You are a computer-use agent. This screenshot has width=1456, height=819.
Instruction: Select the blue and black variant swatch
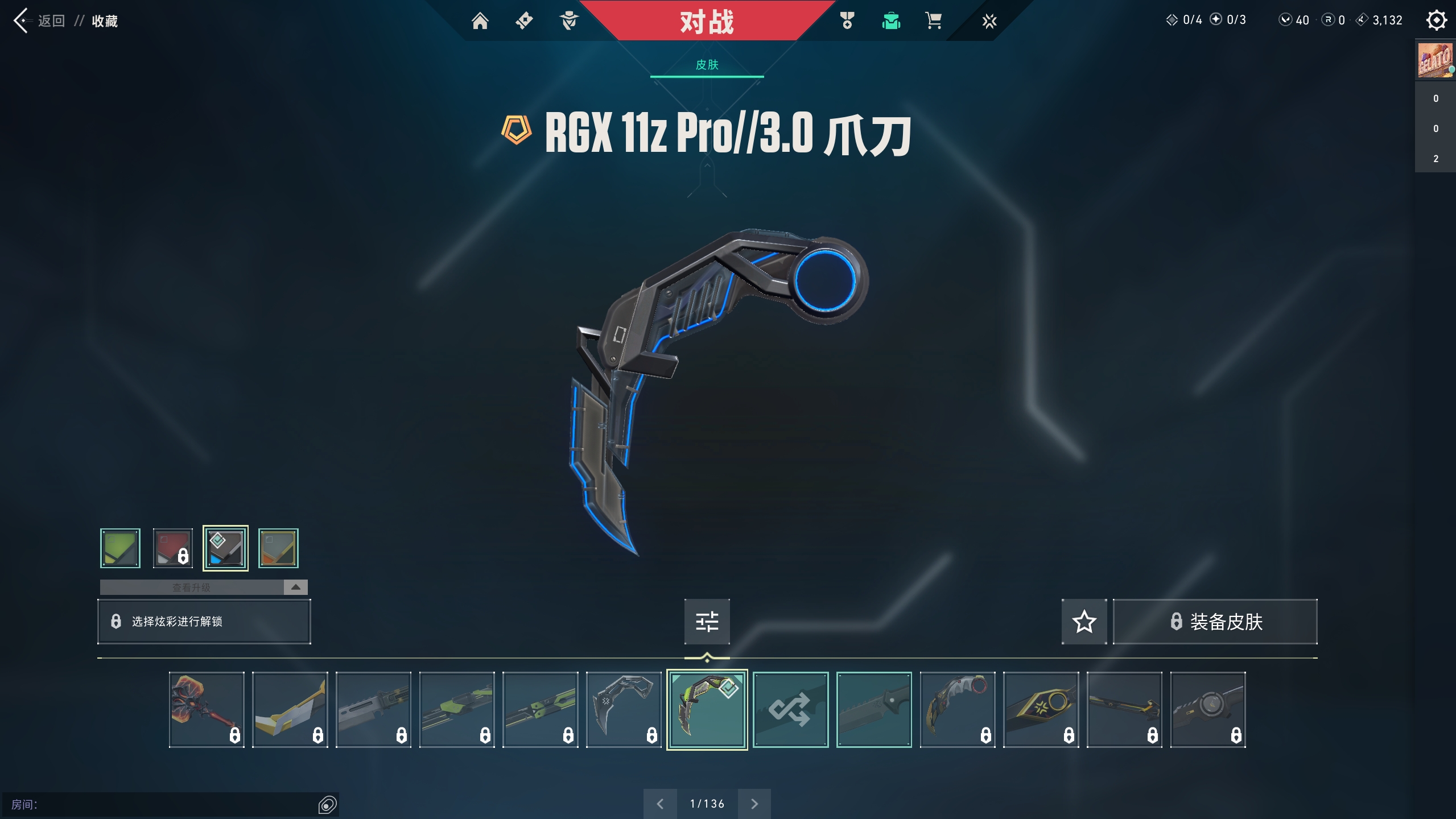point(225,548)
